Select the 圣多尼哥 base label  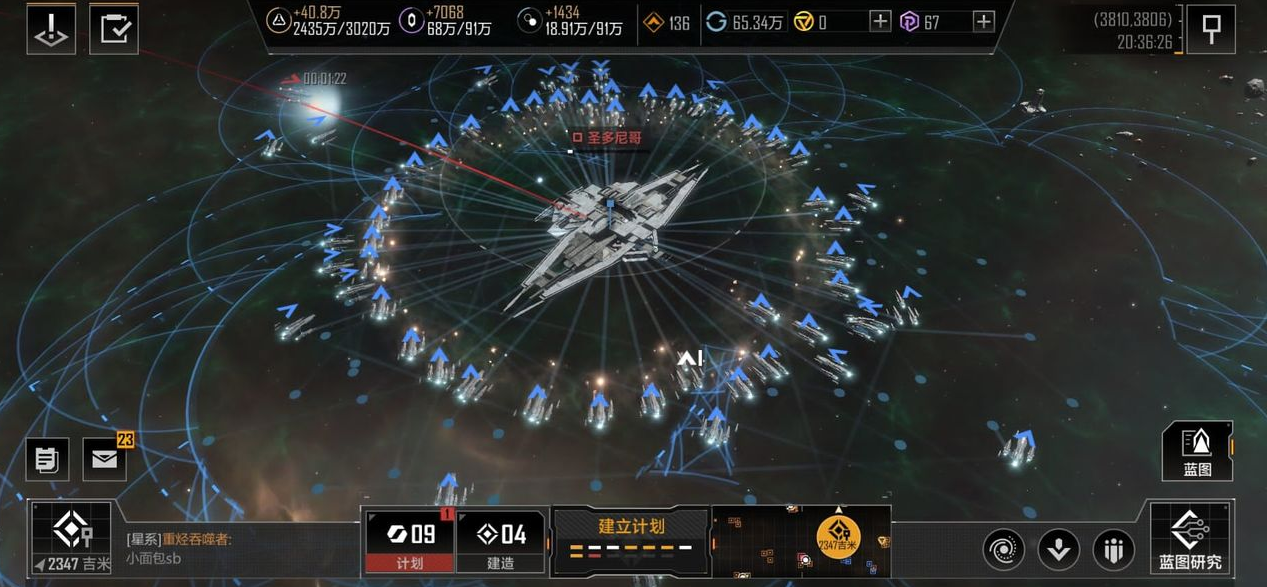tap(606, 137)
